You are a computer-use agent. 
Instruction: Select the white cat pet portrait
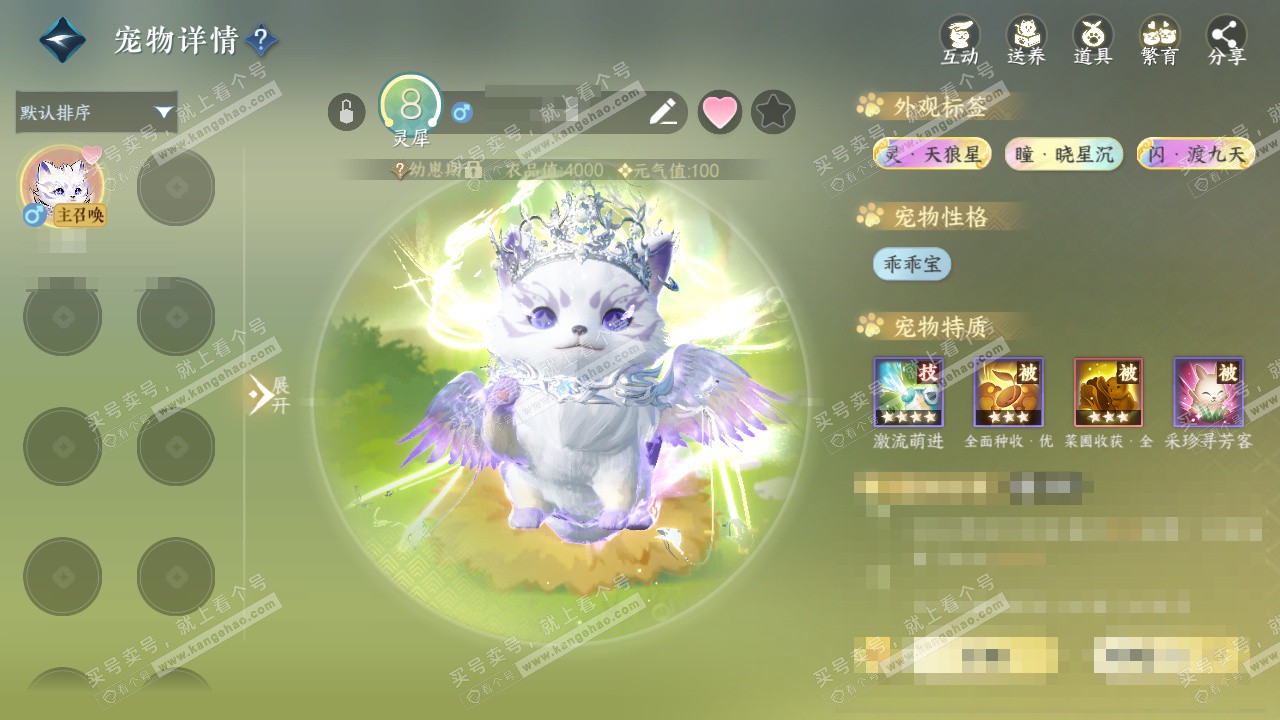[x=62, y=186]
